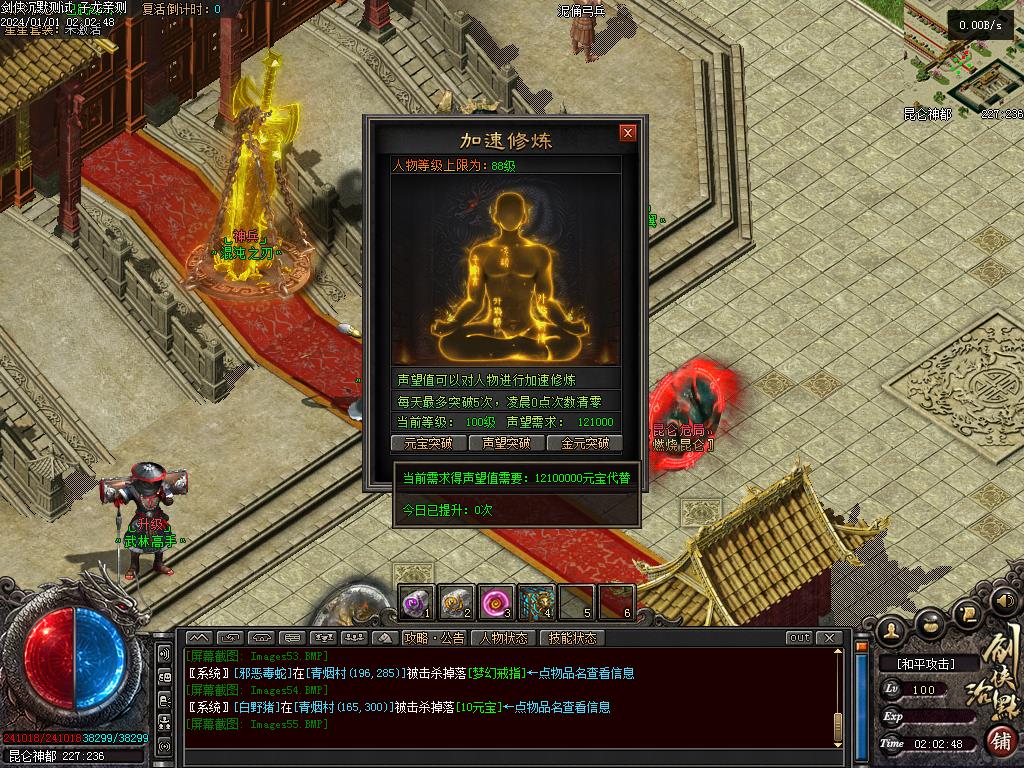Open the 攻略·公告 guide and announcements tab

click(x=434, y=638)
